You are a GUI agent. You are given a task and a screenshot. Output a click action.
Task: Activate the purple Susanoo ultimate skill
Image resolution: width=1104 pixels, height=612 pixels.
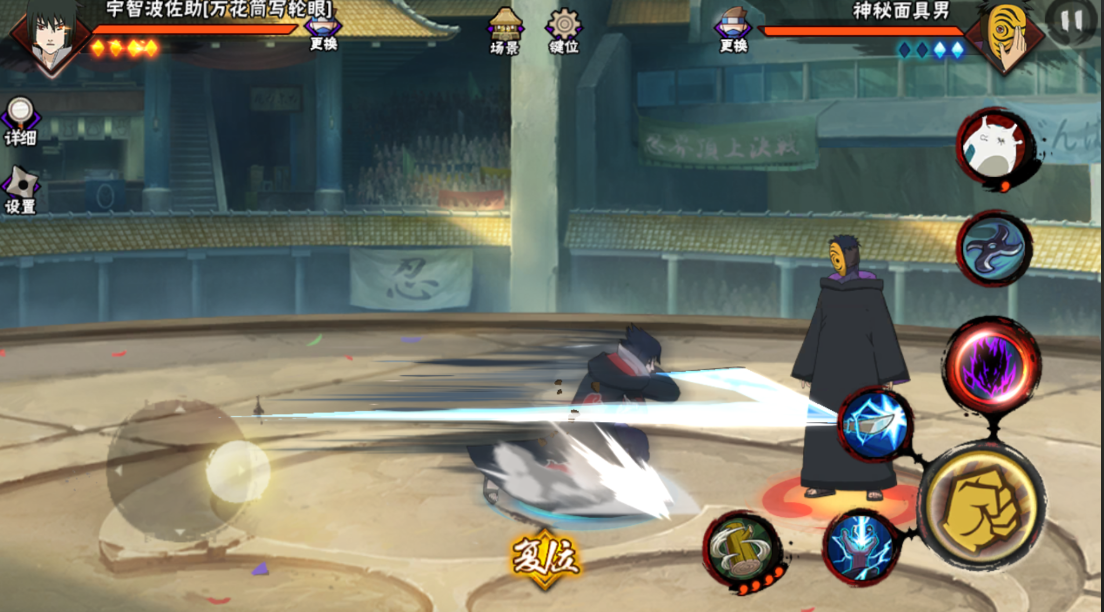tap(991, 366)
